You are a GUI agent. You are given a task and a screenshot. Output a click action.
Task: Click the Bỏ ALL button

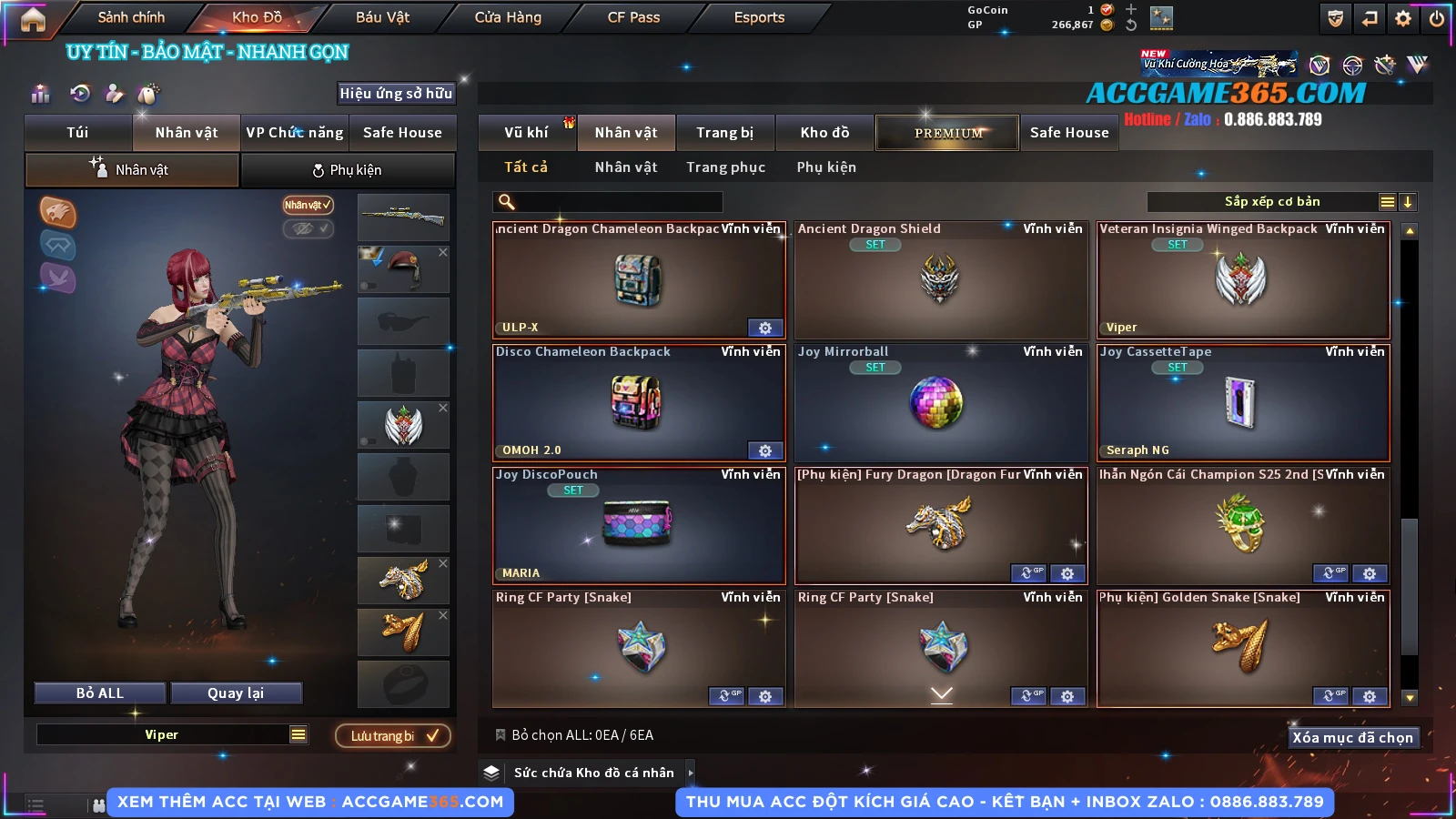pyautogui.click(x=100, y=693)
